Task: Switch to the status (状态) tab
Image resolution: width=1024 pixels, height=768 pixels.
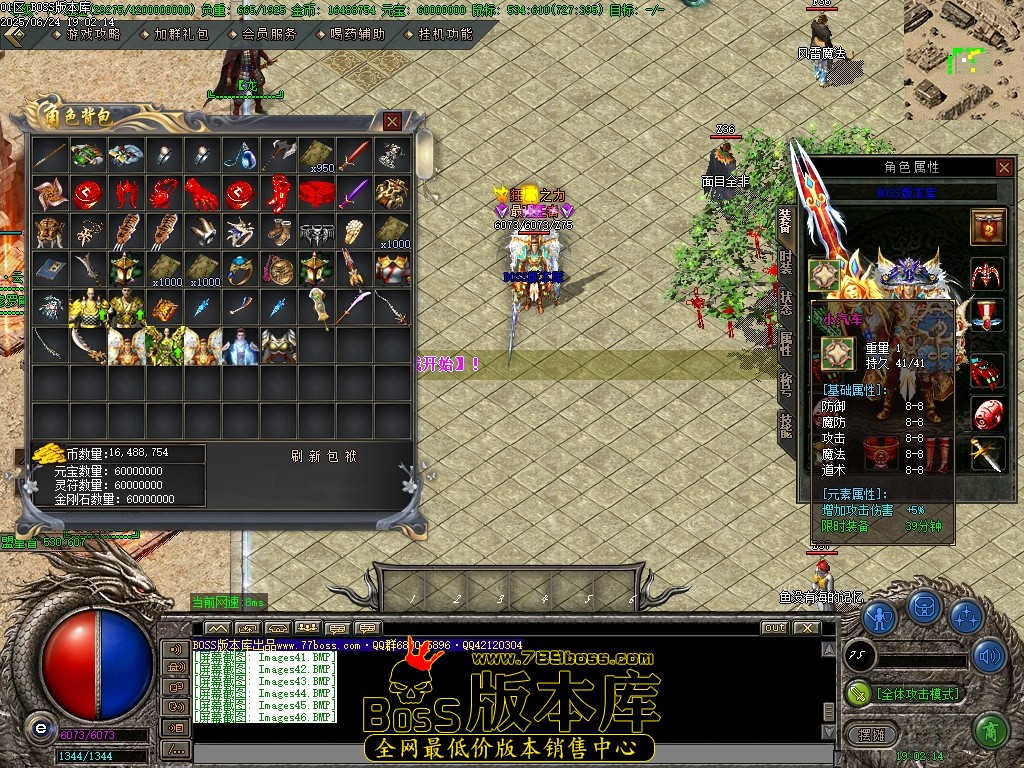Action: [x=786, y=303]
